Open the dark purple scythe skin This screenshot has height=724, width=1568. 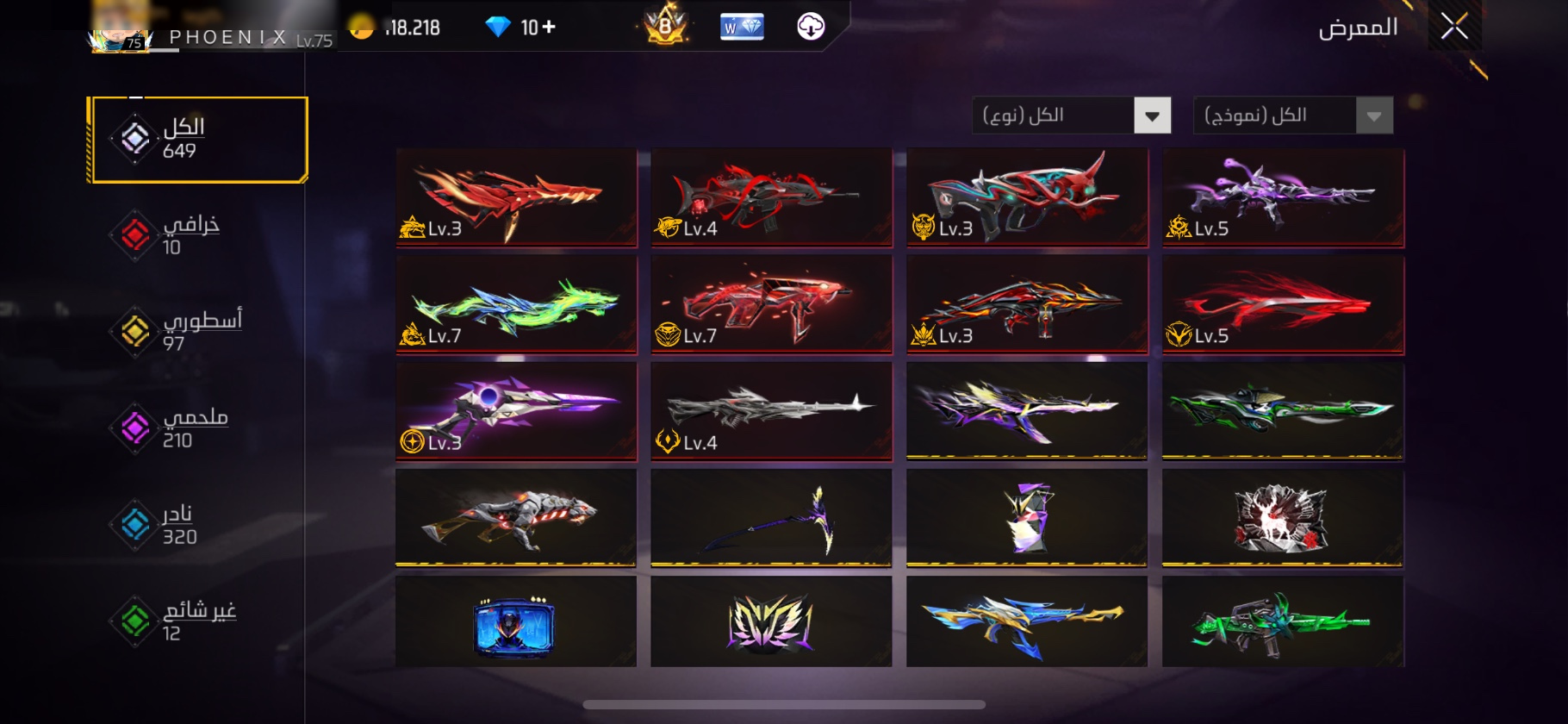771,518
